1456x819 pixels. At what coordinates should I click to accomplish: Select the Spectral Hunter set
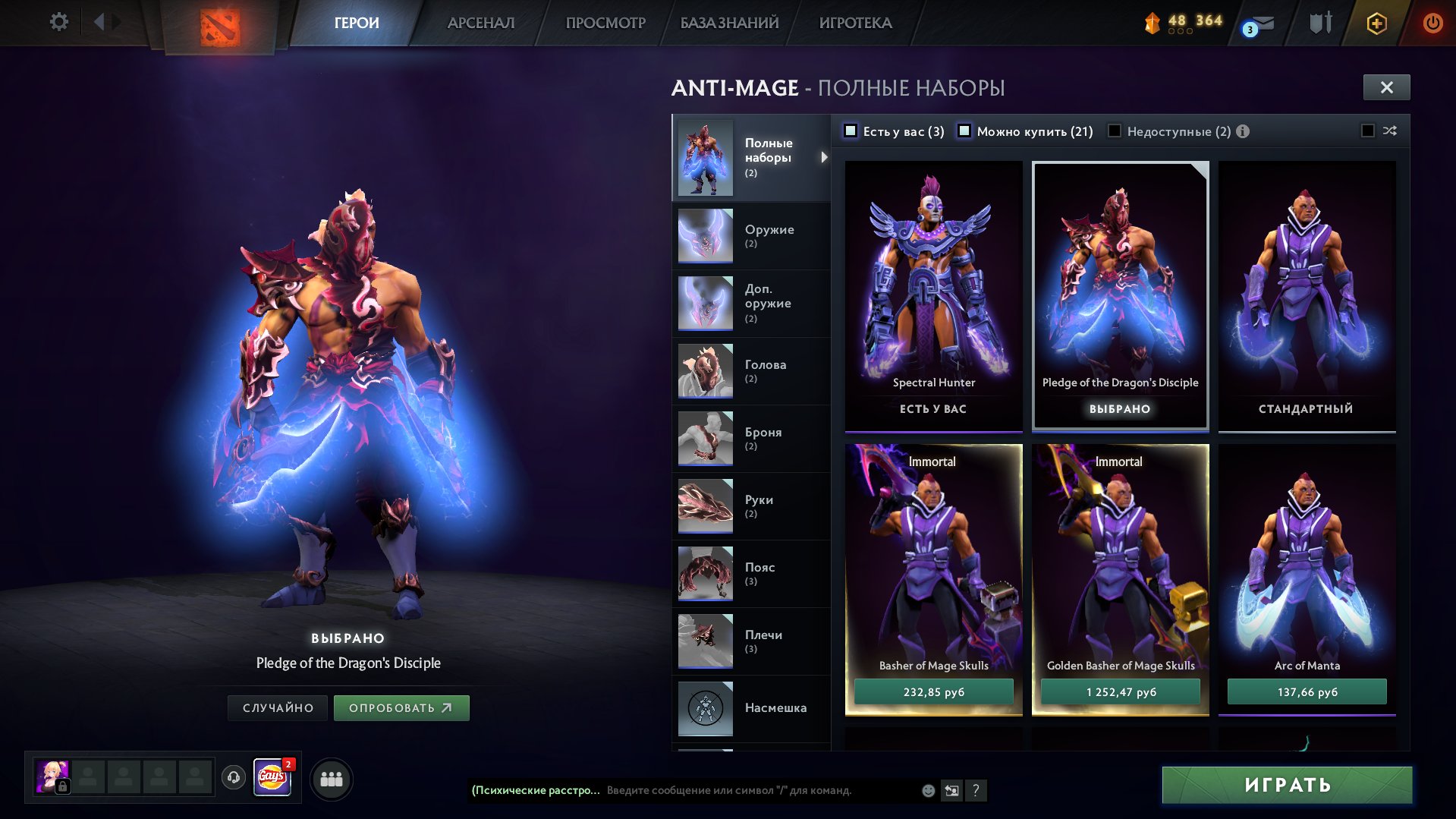tap(933, 288)
